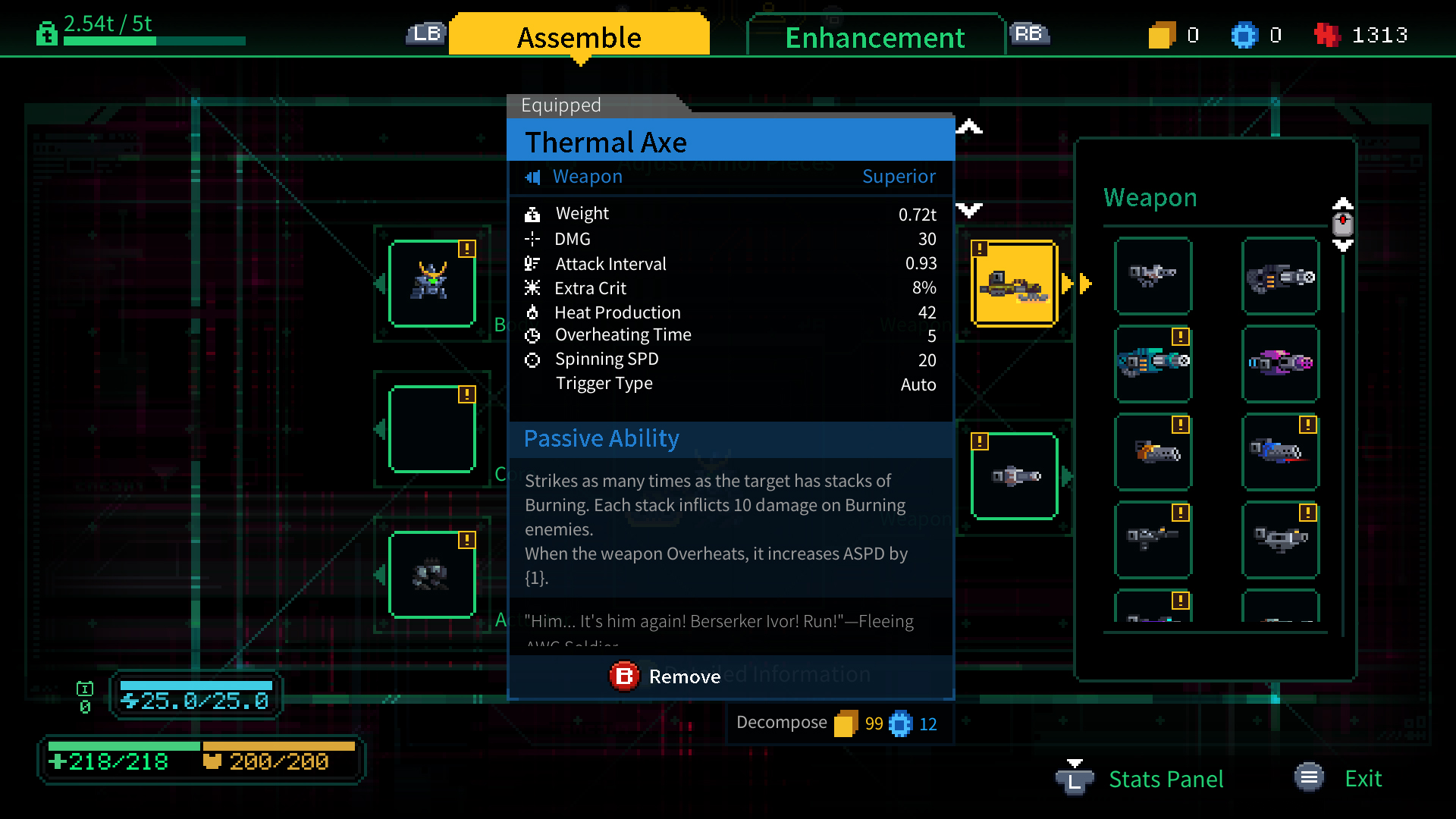Click the weapon list scrollbar handle
The image size is (1456, 819).
click(x=1342, y=224)
